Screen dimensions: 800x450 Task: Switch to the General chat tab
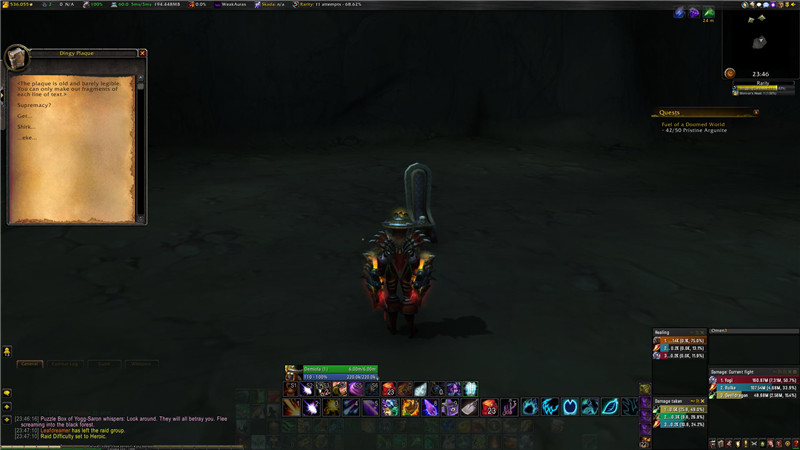(30, 364)
